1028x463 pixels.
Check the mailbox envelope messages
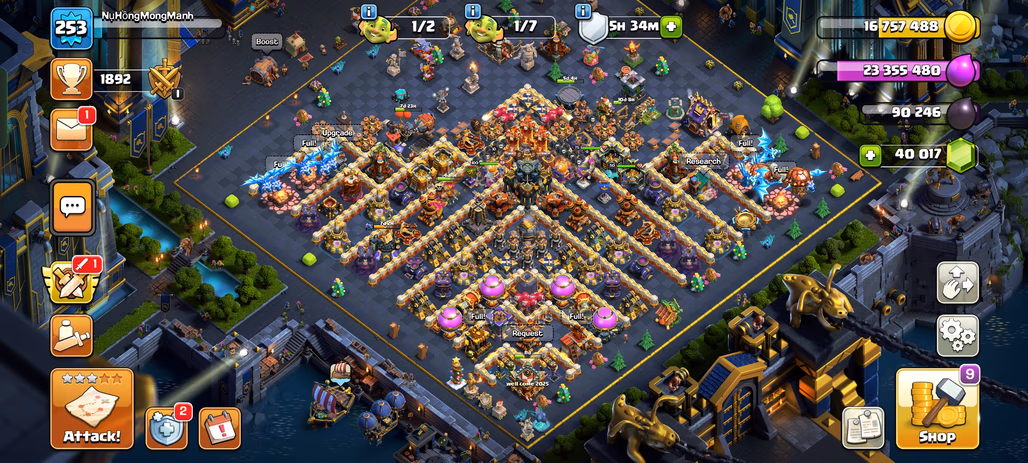coord(71,130)
